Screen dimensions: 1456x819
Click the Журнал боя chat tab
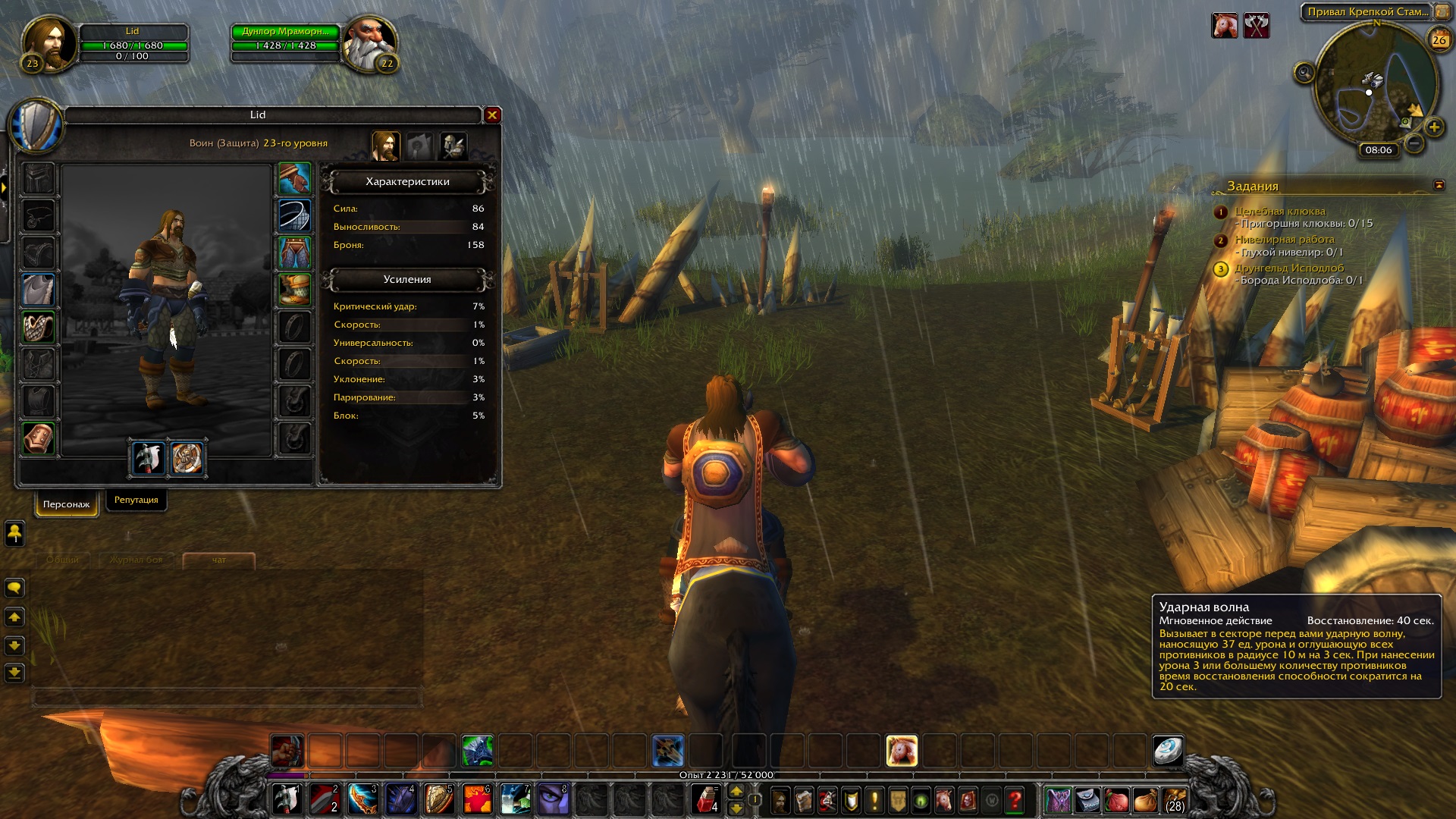(136, 560)
